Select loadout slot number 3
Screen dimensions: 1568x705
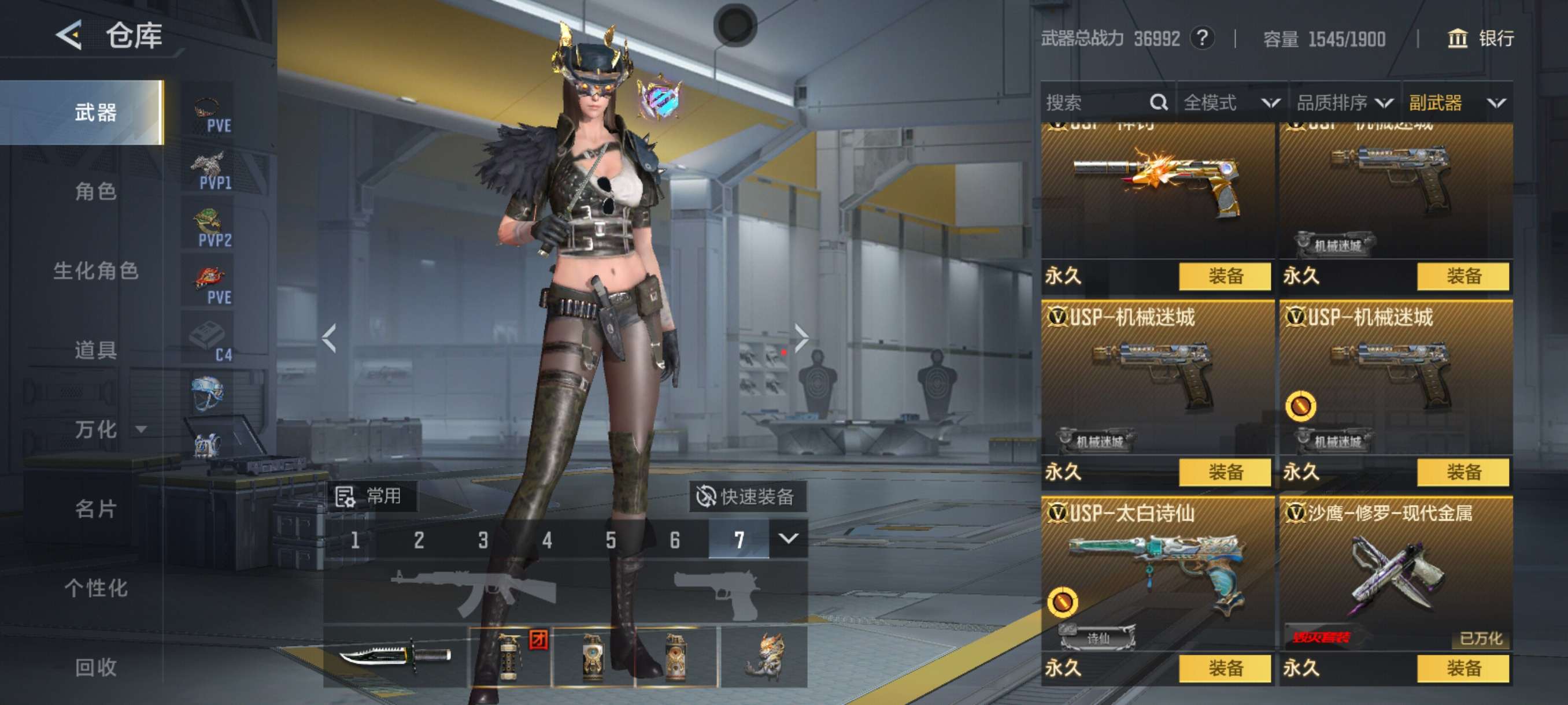(x=483, y=540)
